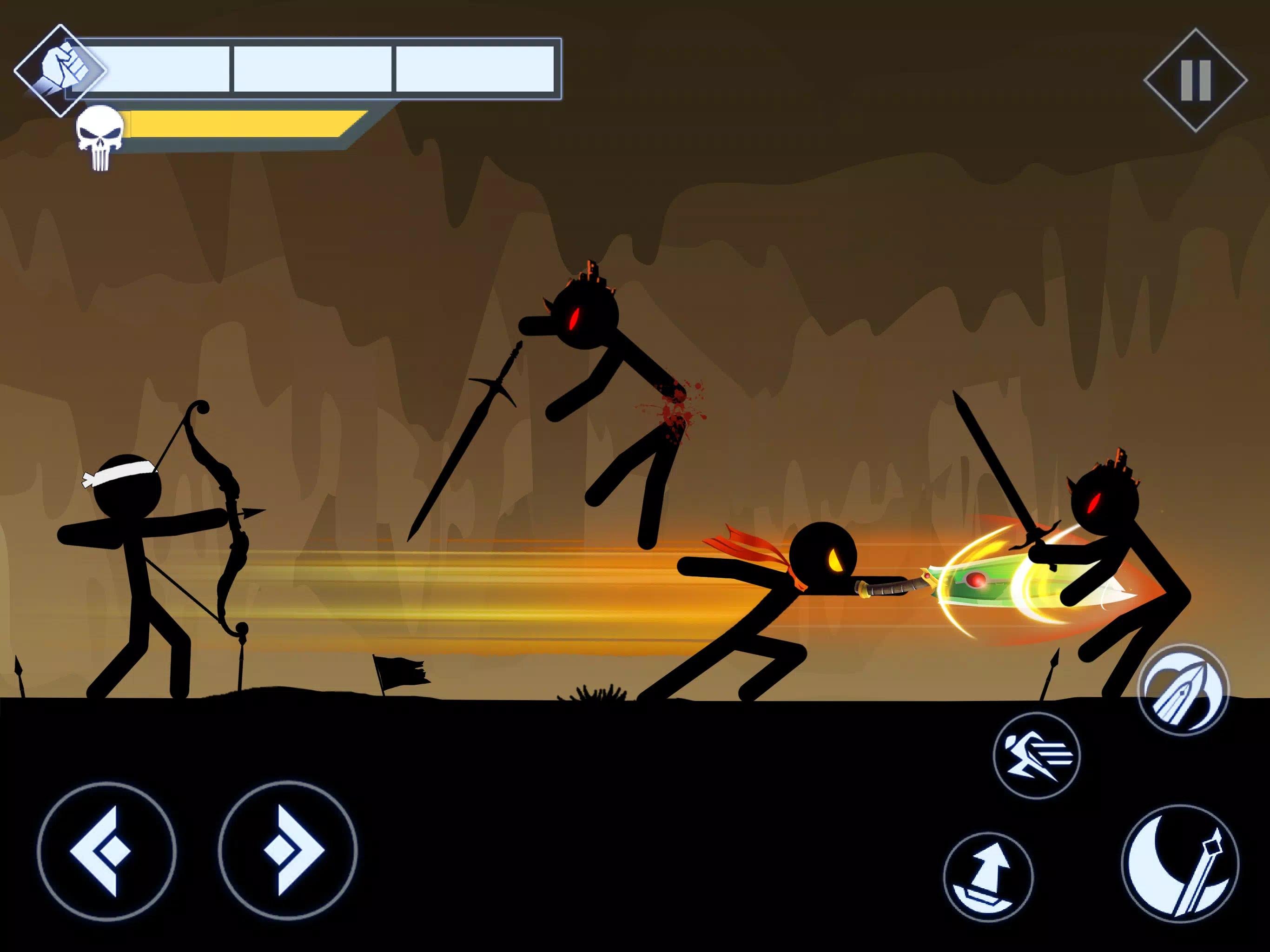This screenshot has height=952, width=1270.
Task: Tap the yellow rage meter bar
Action: [241, 124]
